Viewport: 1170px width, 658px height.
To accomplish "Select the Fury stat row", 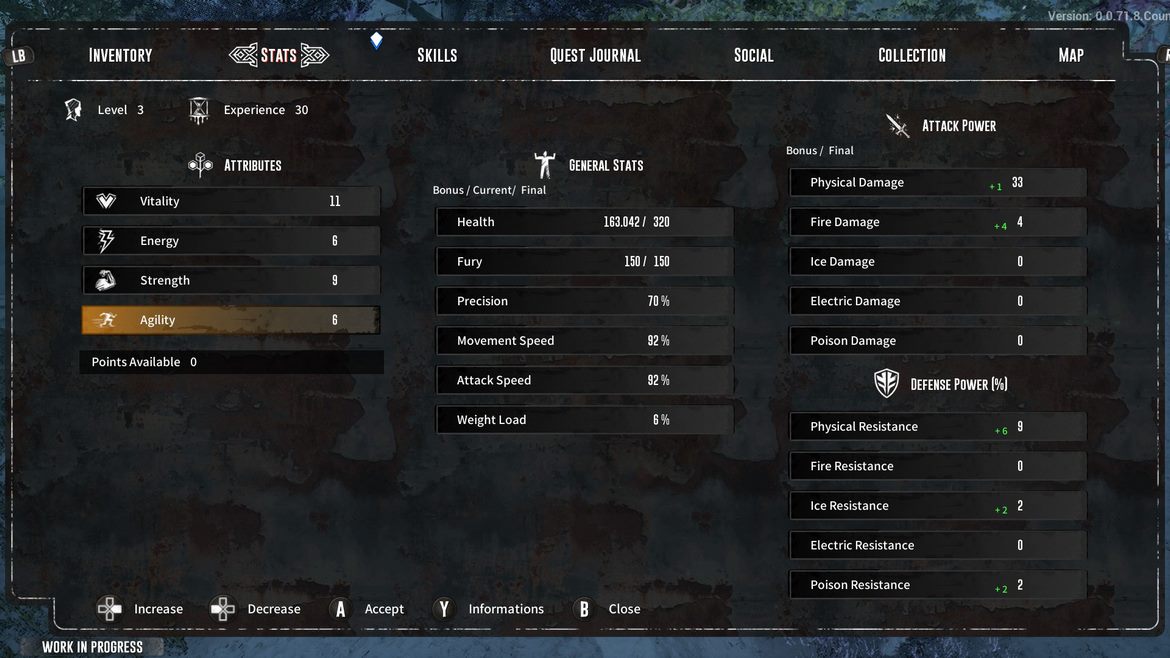I will pyautogui.click(x=584, y=262).
